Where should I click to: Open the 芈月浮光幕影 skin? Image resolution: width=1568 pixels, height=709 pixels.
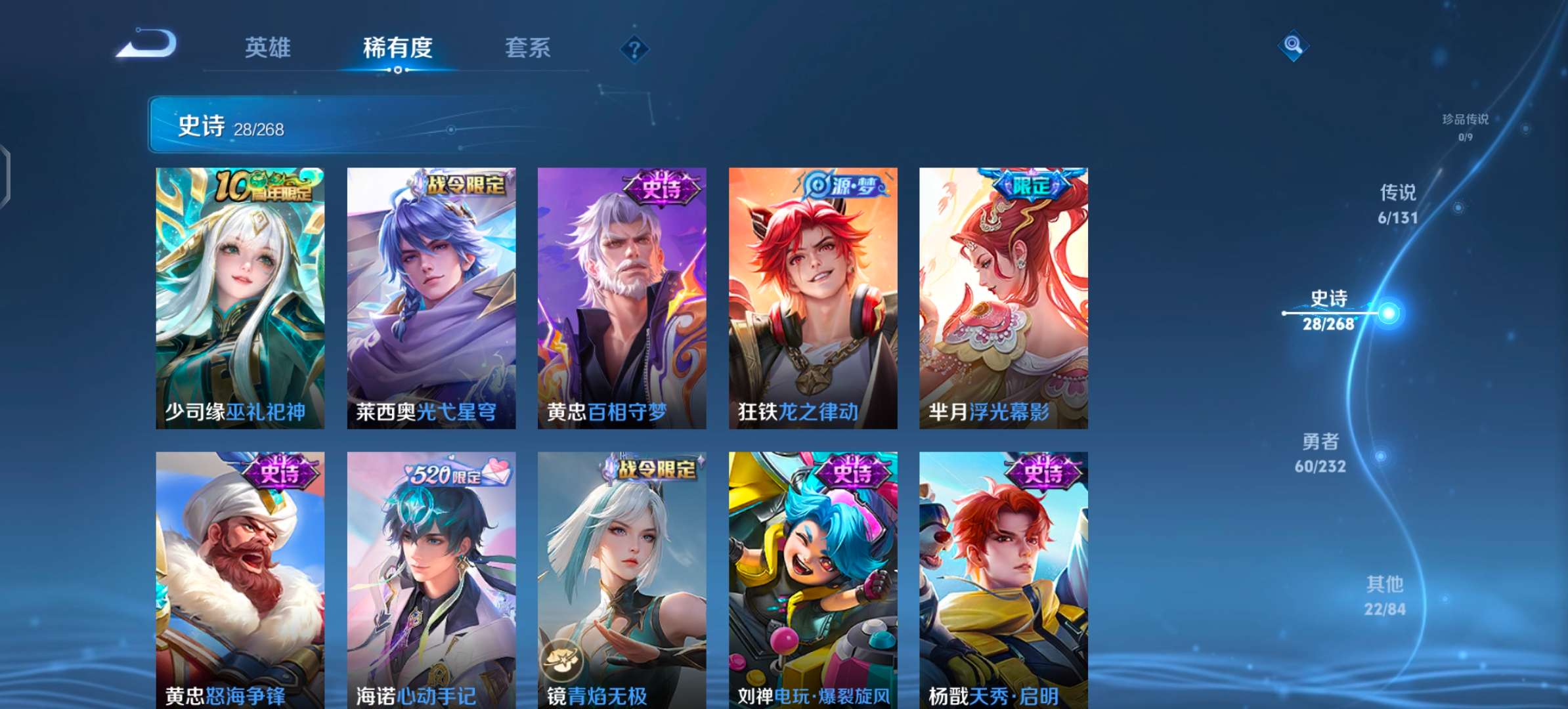(x=1004, y=295)
